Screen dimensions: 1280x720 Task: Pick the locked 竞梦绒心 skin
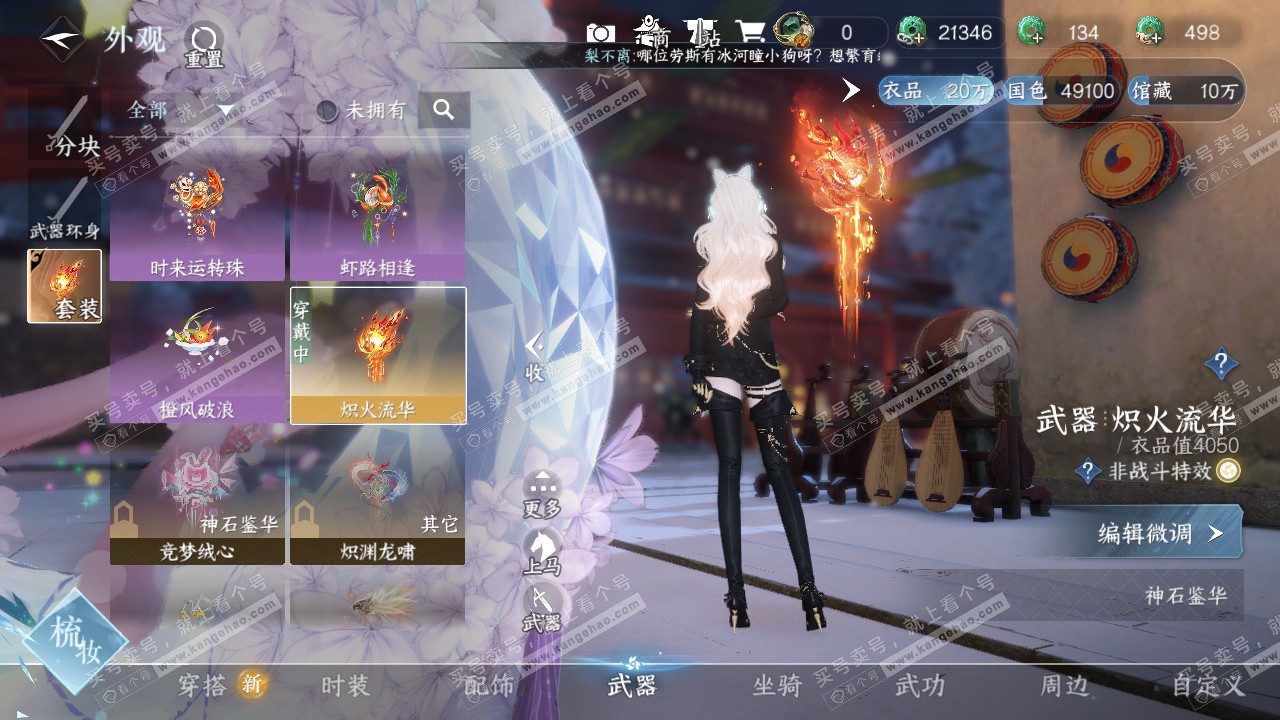coord(197,506)
